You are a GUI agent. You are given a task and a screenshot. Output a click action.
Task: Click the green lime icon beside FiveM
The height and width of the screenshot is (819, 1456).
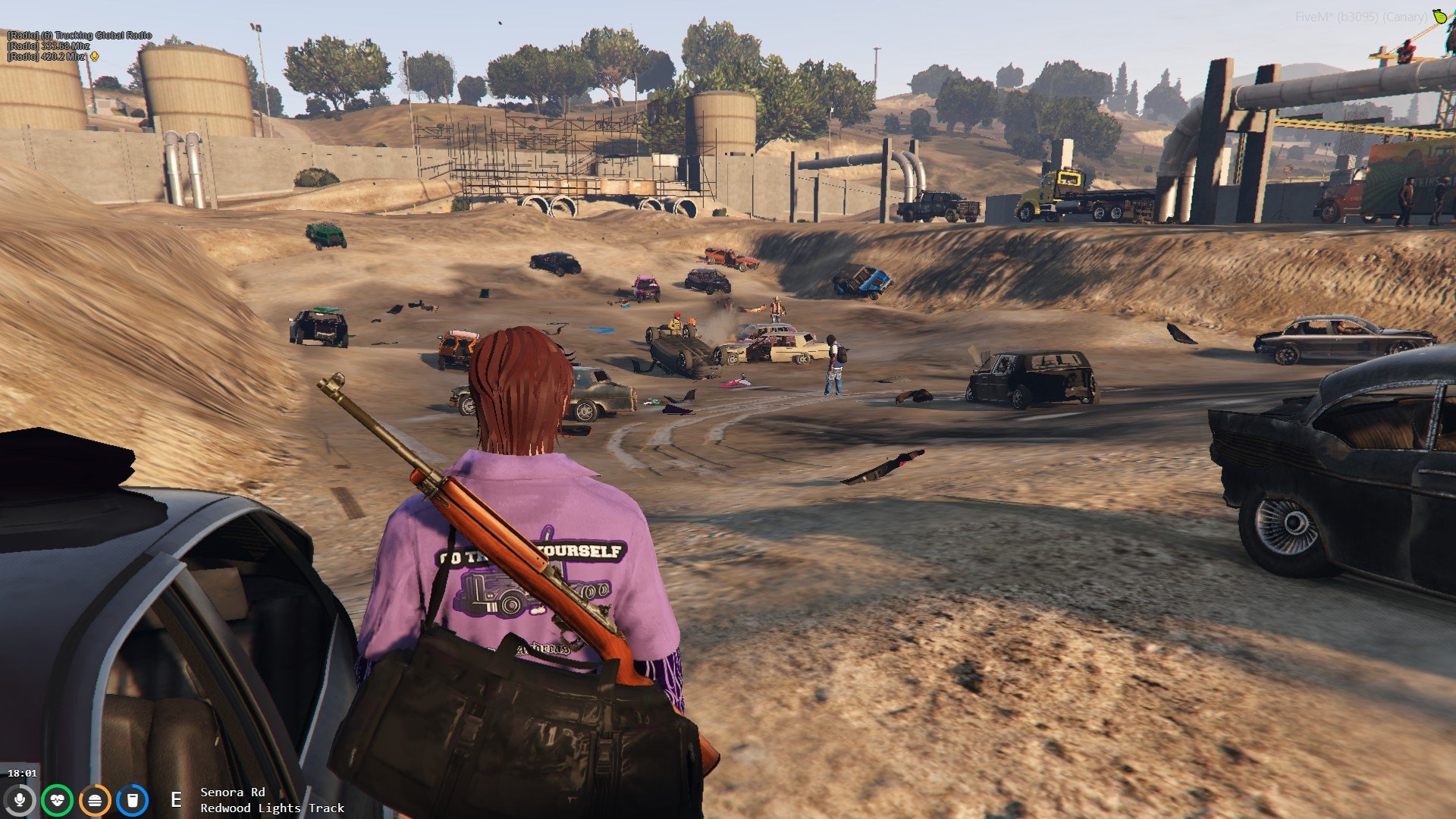[1439, 17]
